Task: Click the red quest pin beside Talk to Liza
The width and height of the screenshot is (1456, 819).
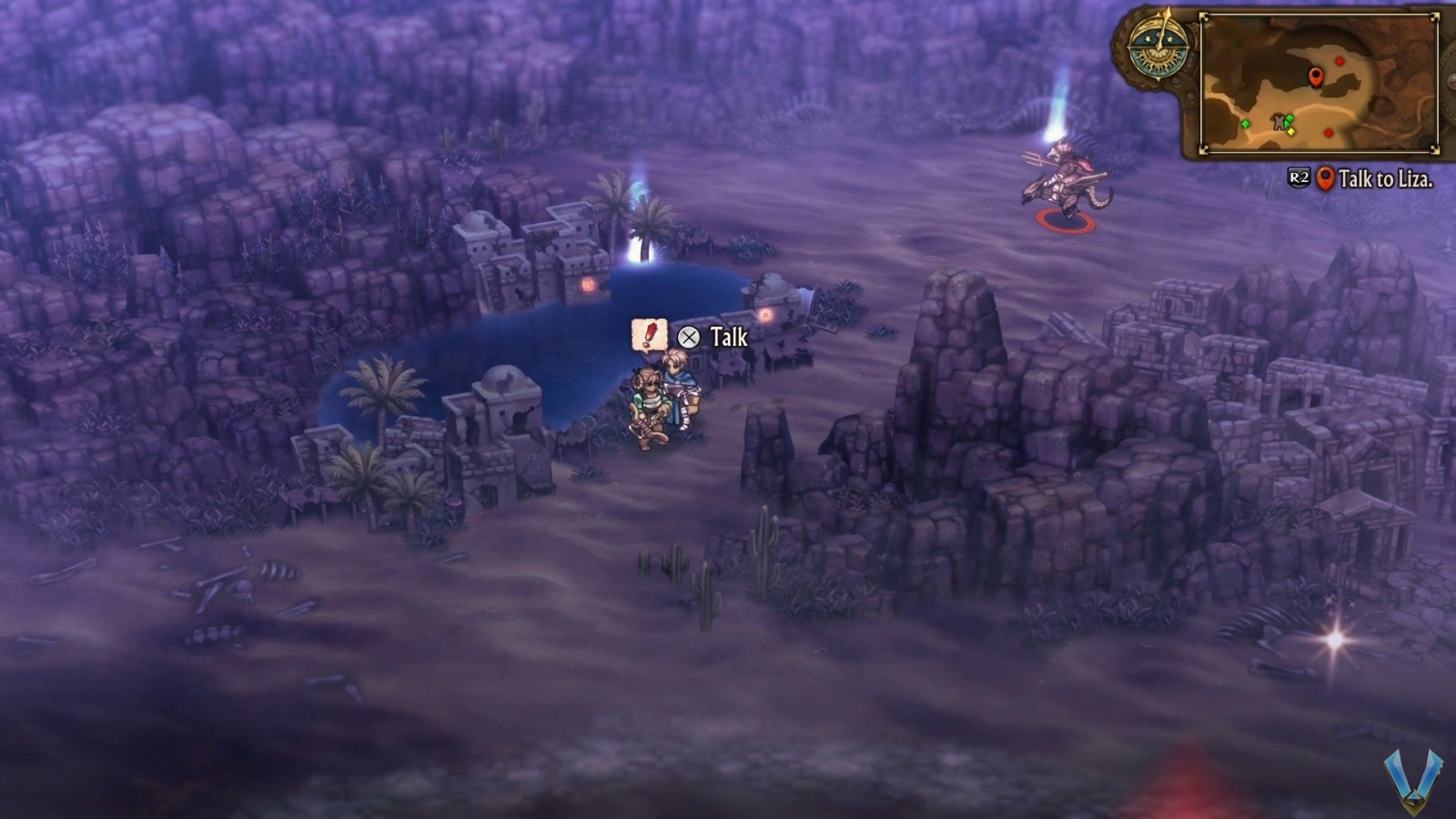Action: 1326,180
